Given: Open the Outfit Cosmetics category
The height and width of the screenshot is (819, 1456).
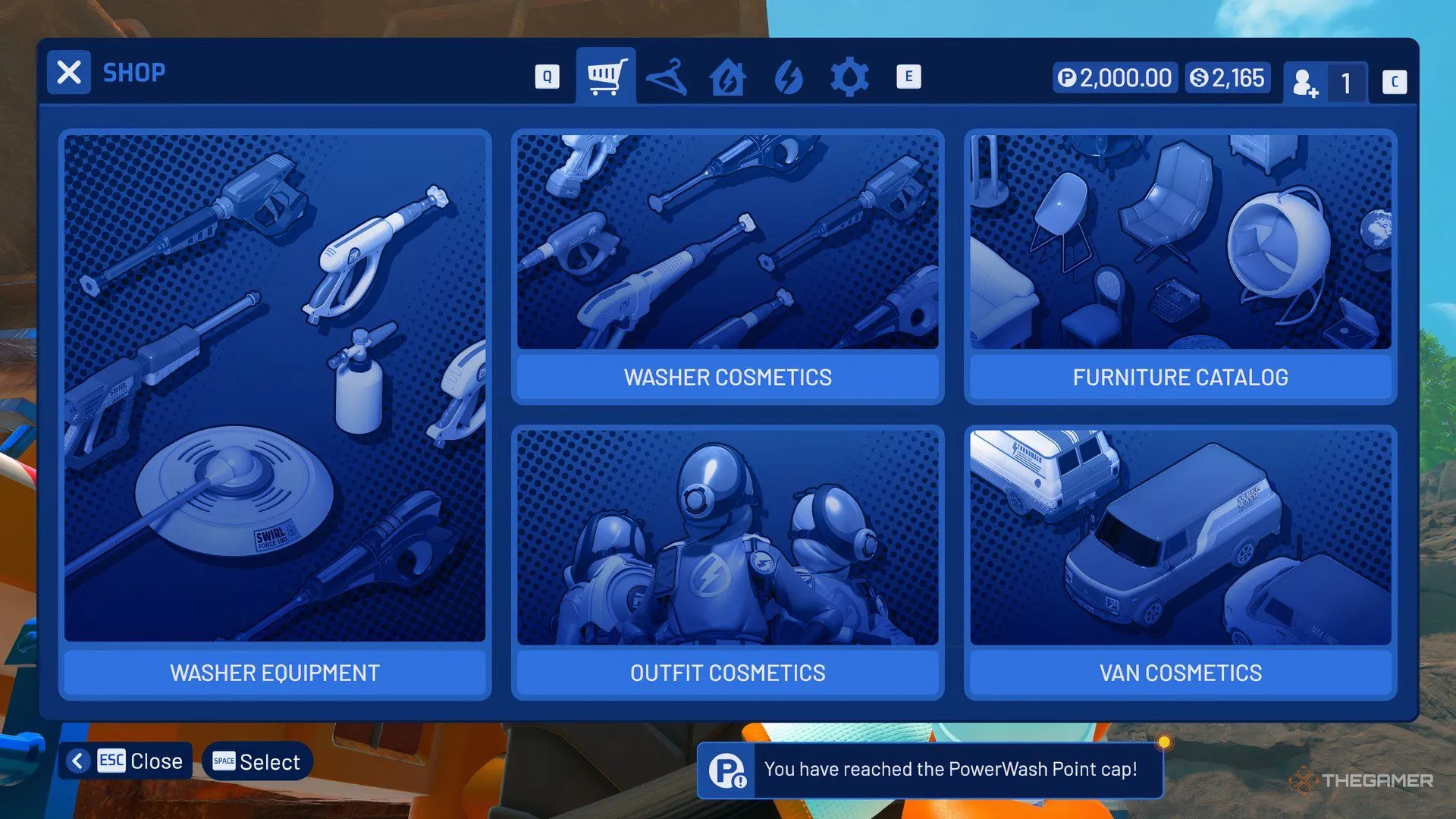Looking at the screenshot, I should click(x=726, y=673).
